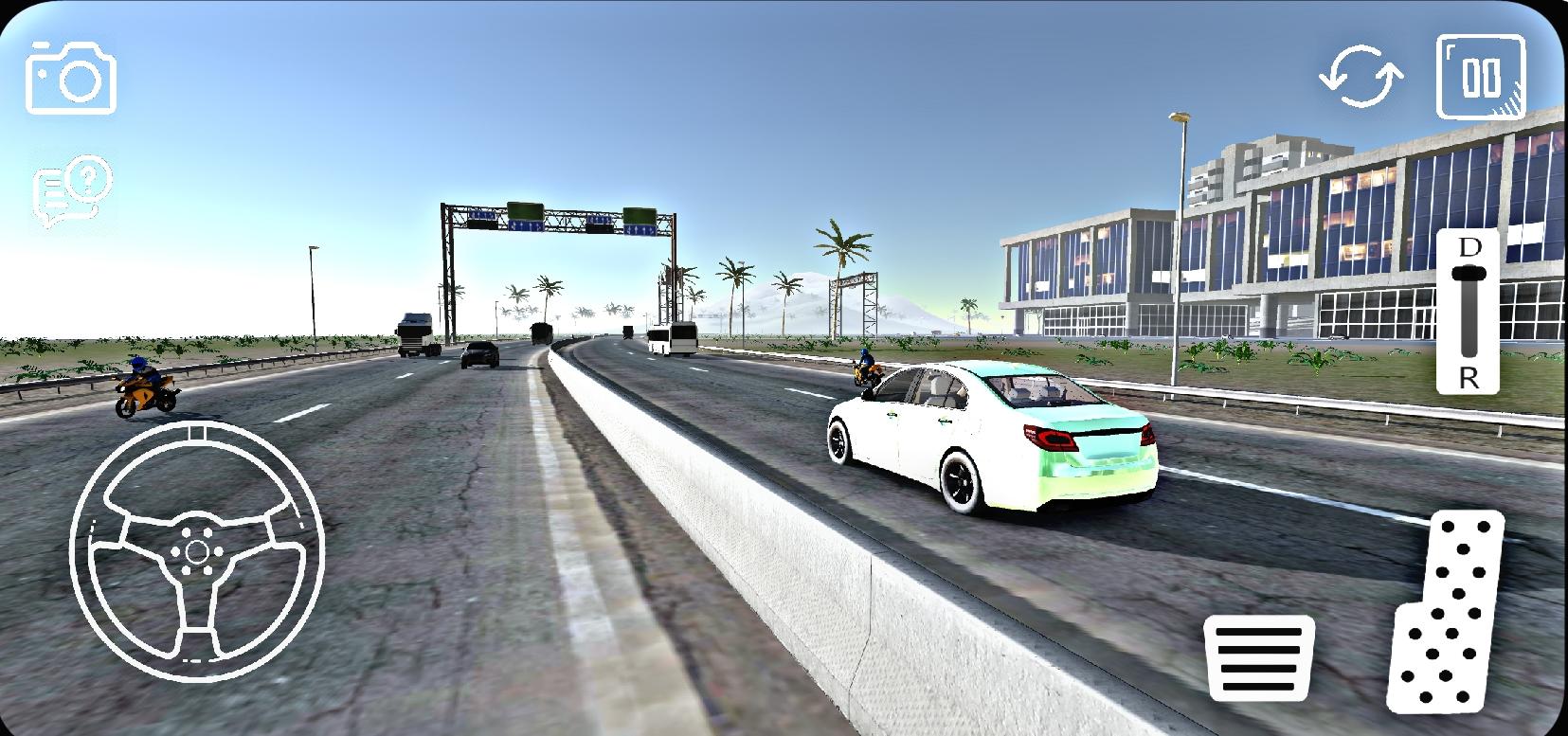1568x736 pixels.
Task: Click the gear shifter knob
Action: pyautogui.click(x=1469, y=273)
